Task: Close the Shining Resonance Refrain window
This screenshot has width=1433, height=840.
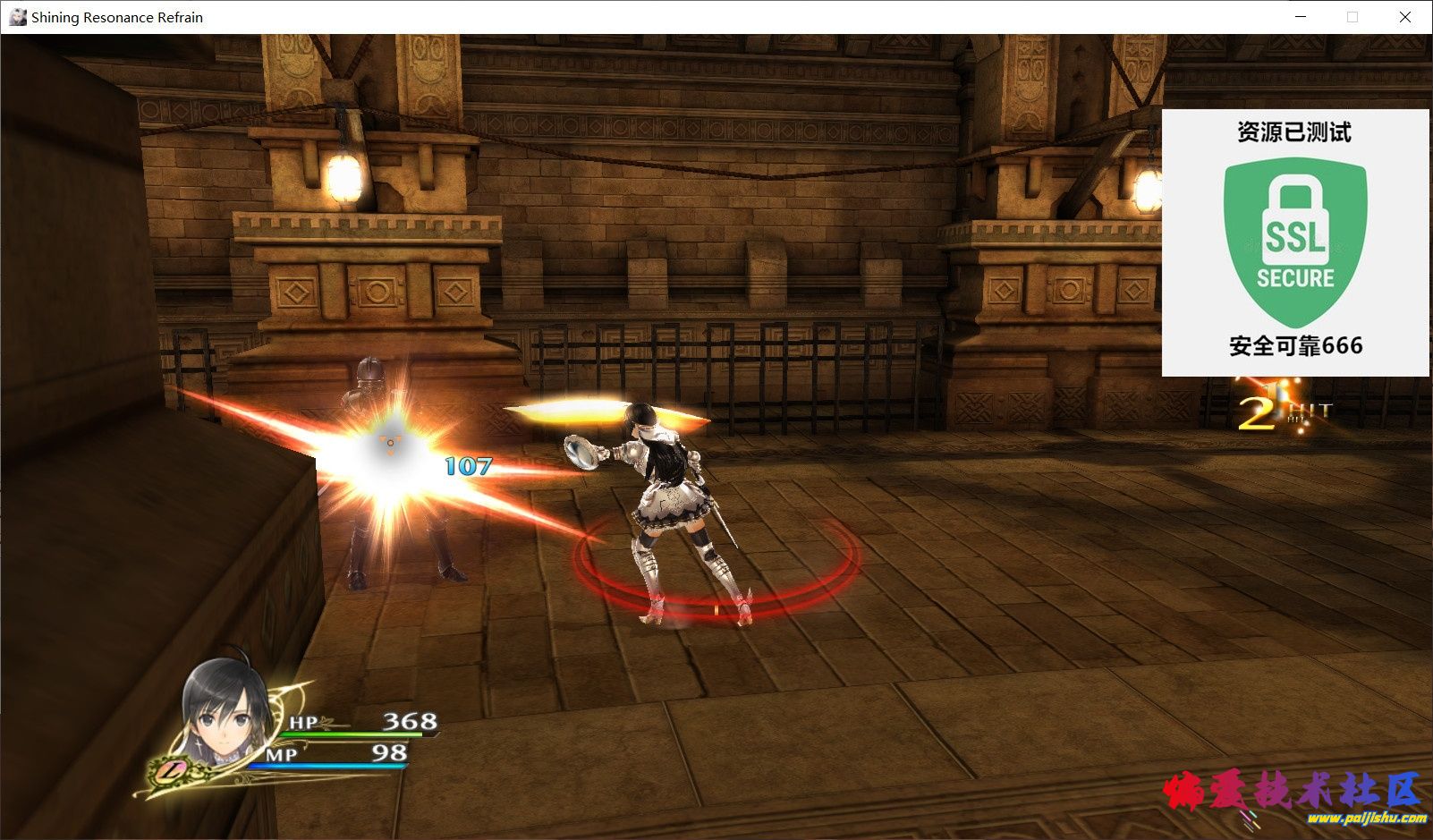Action: pos(1404,17)
